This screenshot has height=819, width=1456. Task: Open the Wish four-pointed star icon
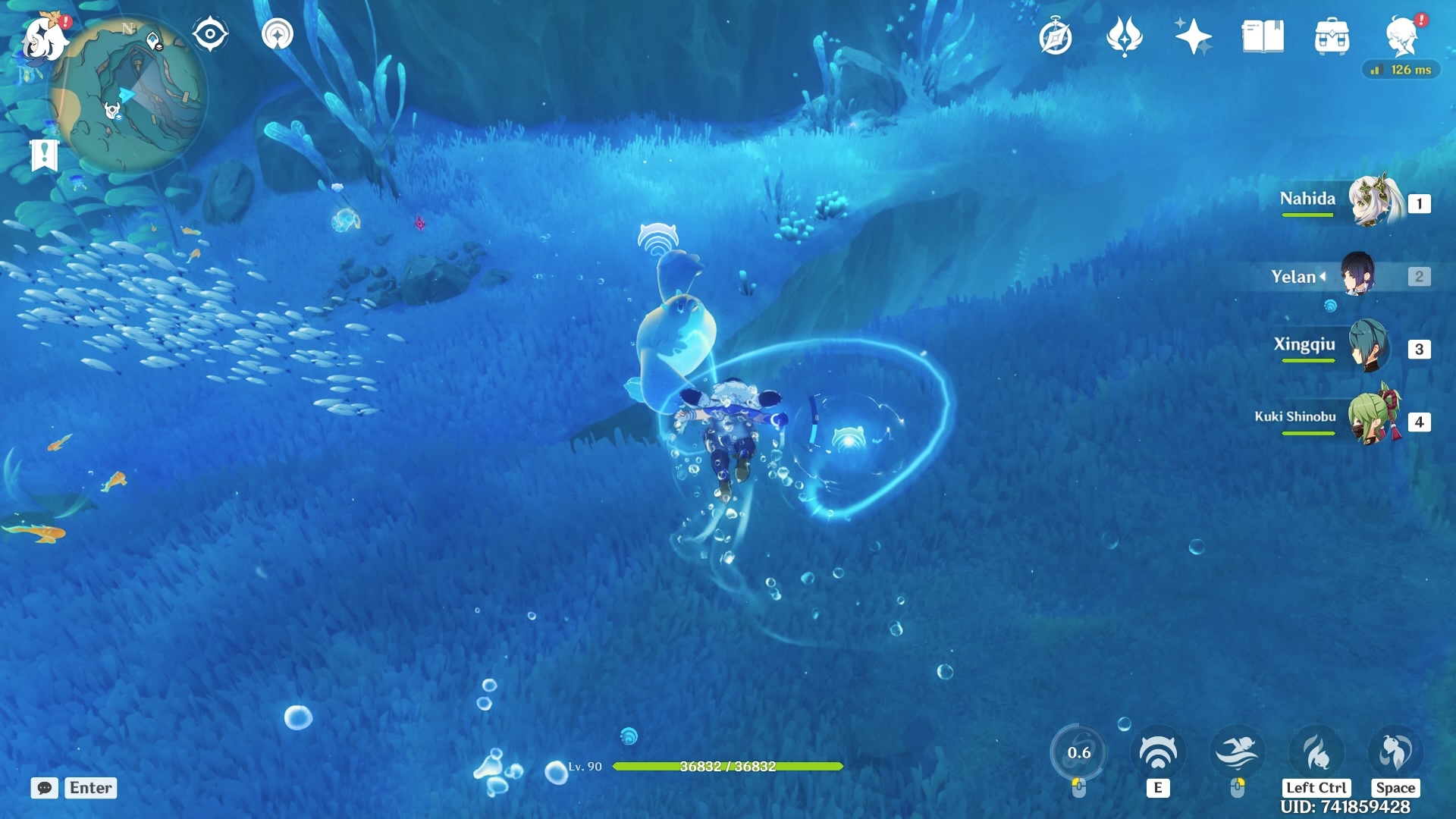[x=1193, y=36]
